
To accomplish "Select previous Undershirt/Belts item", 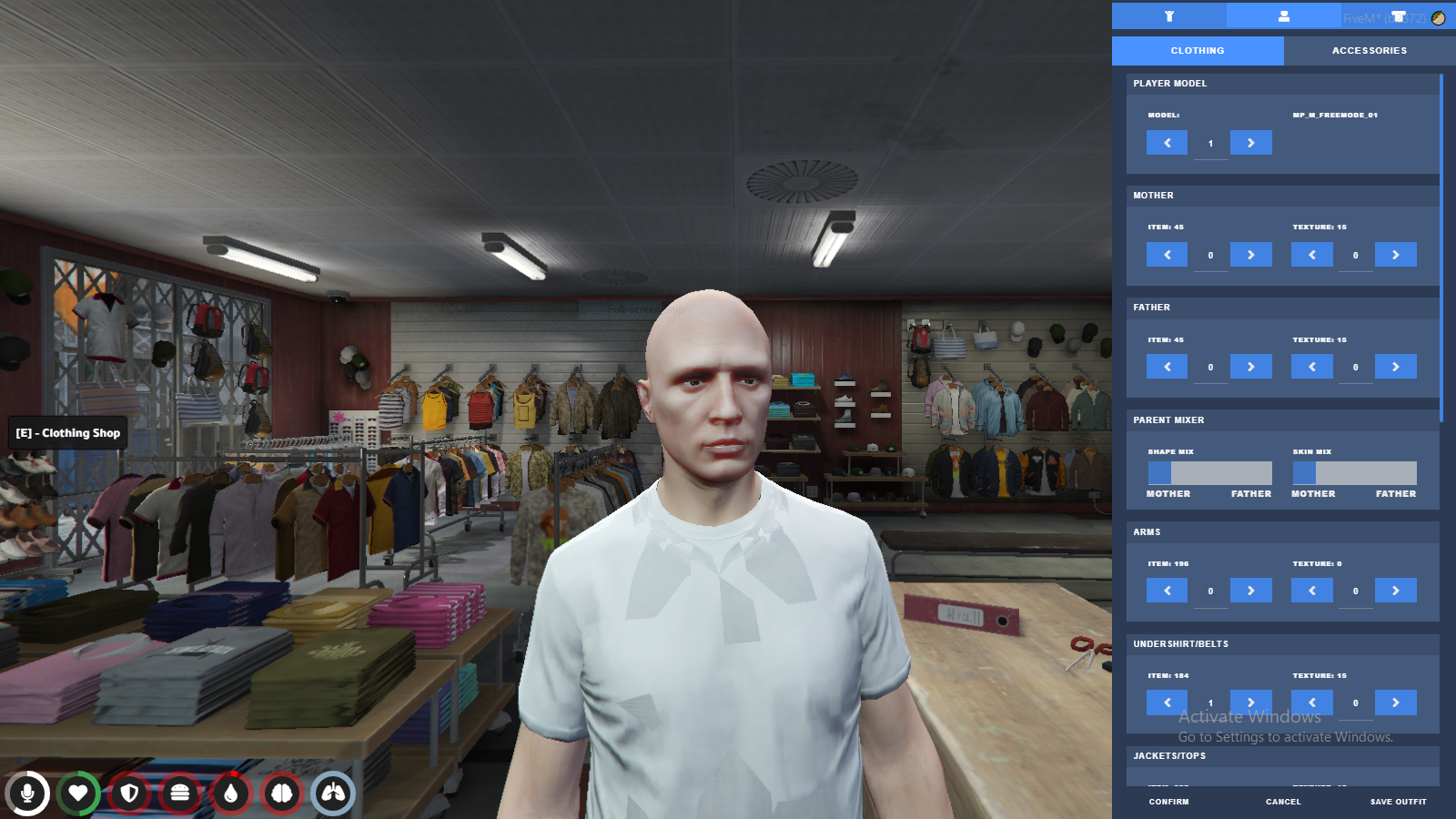I will coord(1167,703).
